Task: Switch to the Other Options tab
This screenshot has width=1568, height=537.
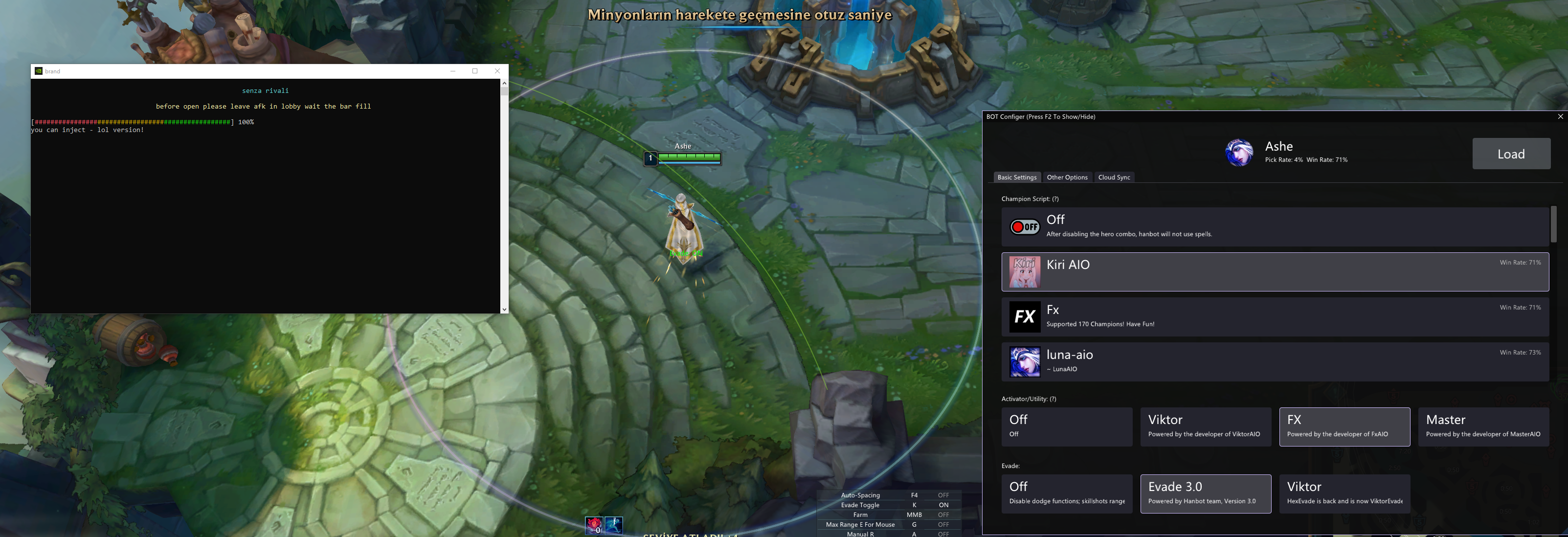Action: coord(1066,177)
